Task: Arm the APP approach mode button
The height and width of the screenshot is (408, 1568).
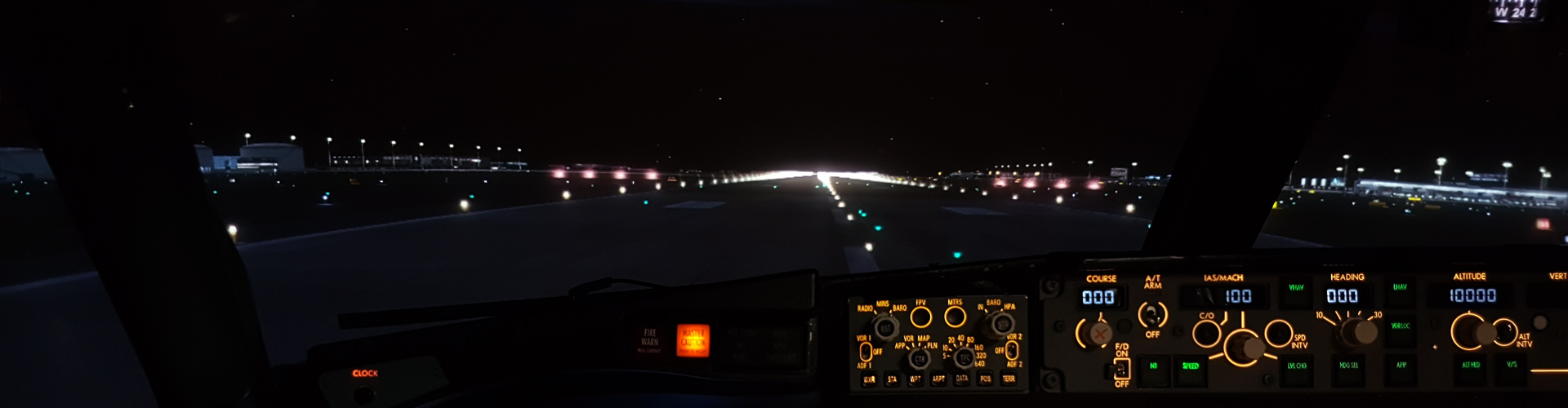Action: pyautogui.click(x=1401, y=365)
